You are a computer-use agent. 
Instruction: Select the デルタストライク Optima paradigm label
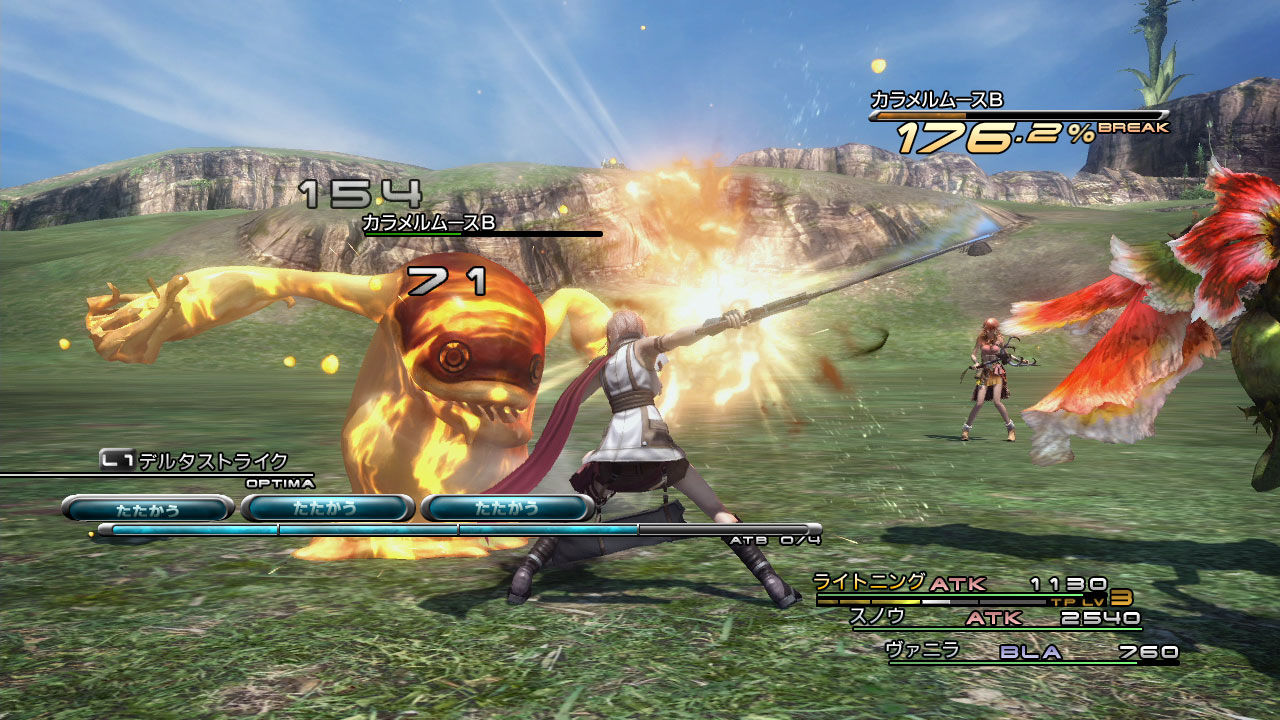click(x=212, y=461)
